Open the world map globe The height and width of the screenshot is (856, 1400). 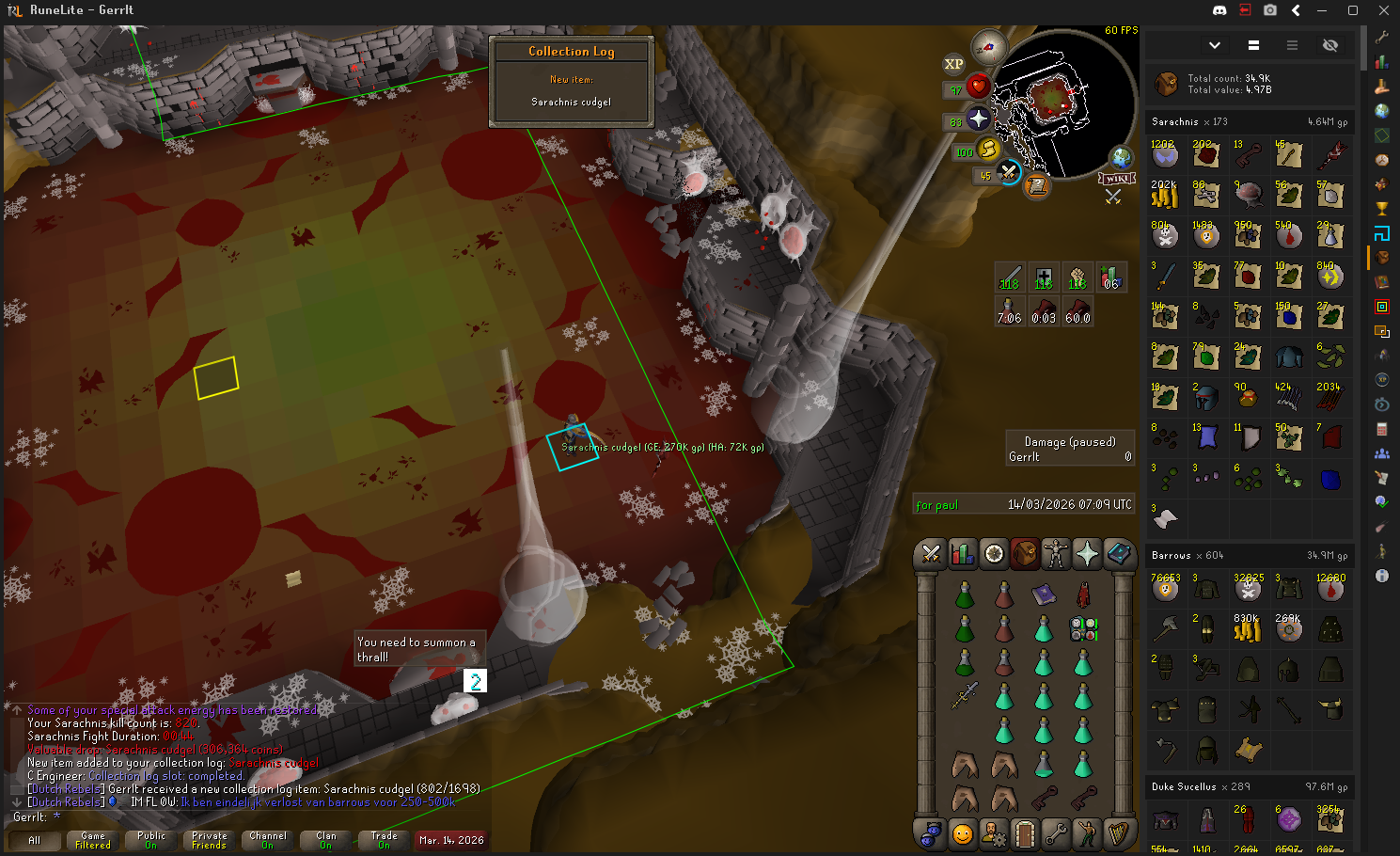click(1121, 156)
